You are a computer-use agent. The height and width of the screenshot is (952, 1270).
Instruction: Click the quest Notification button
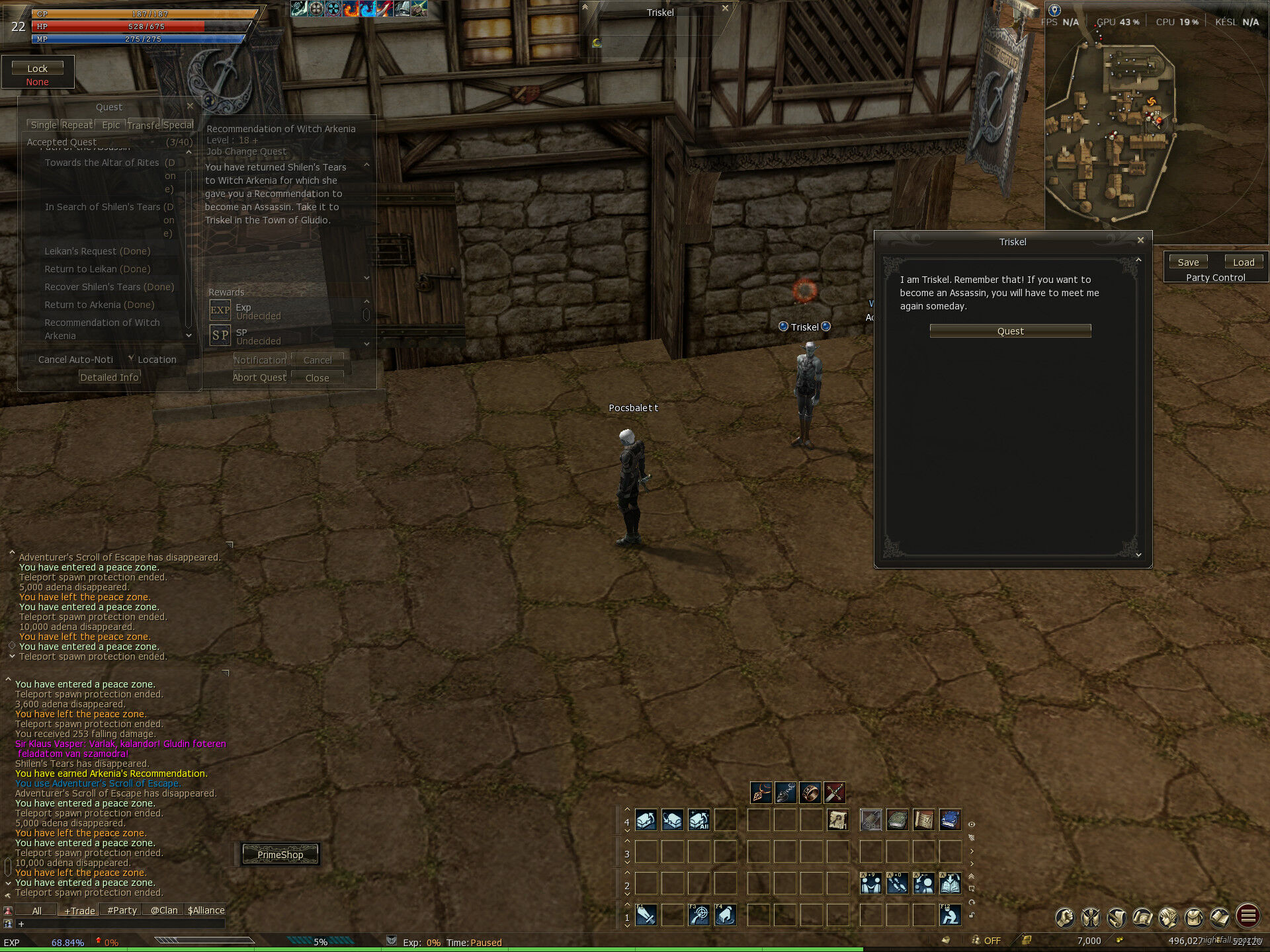click(x=259, y=360)
